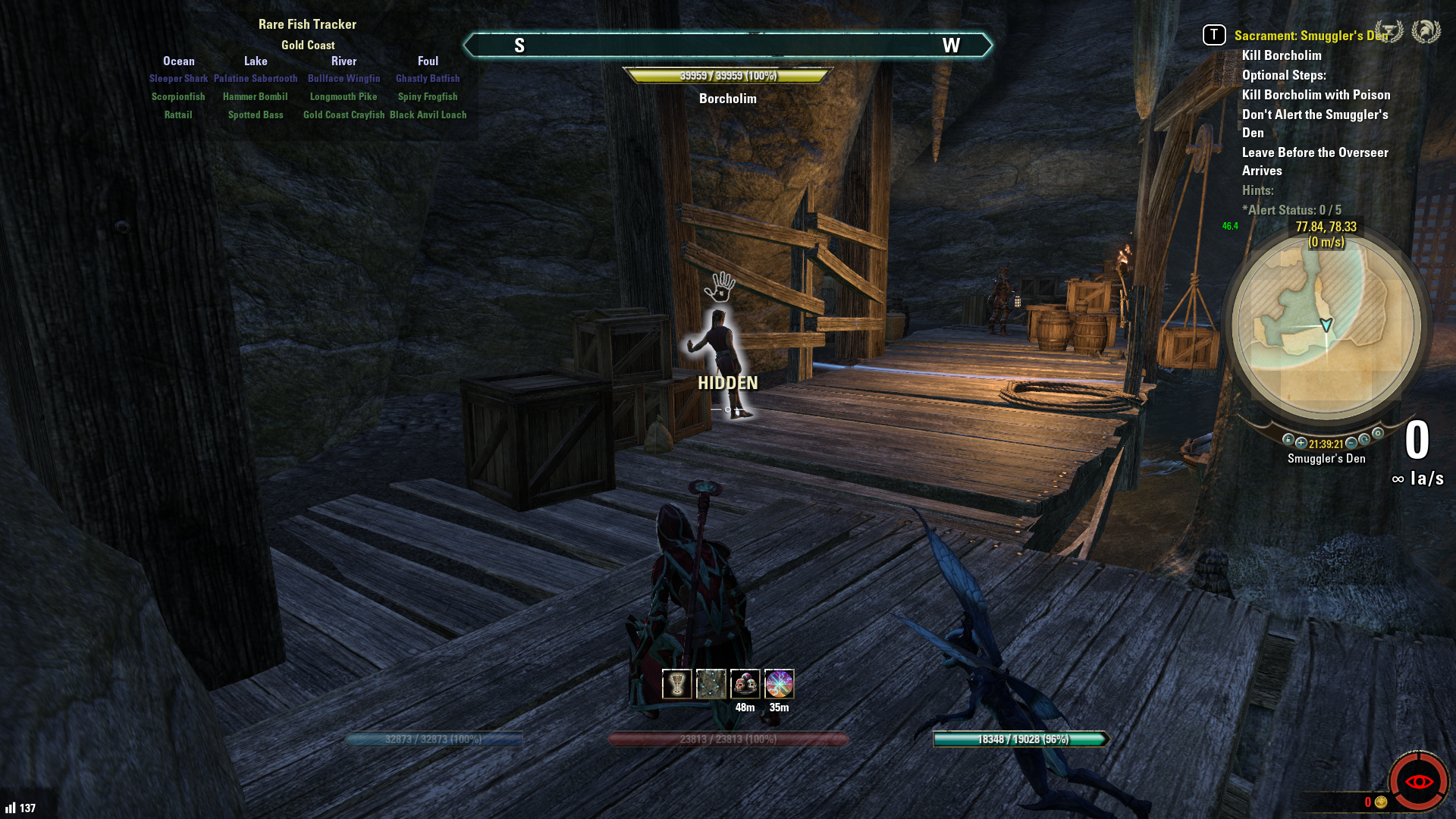Select Sleeper Shark in the fish tracker

point(178,79)
